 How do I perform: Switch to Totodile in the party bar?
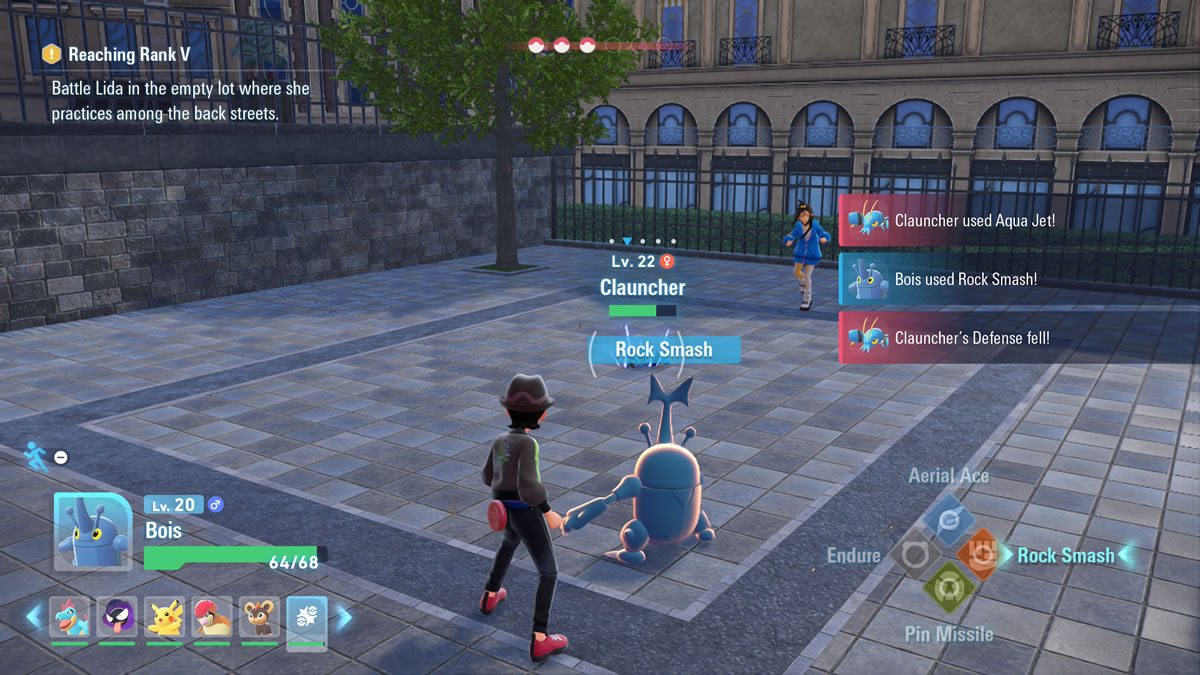point(70,617)
